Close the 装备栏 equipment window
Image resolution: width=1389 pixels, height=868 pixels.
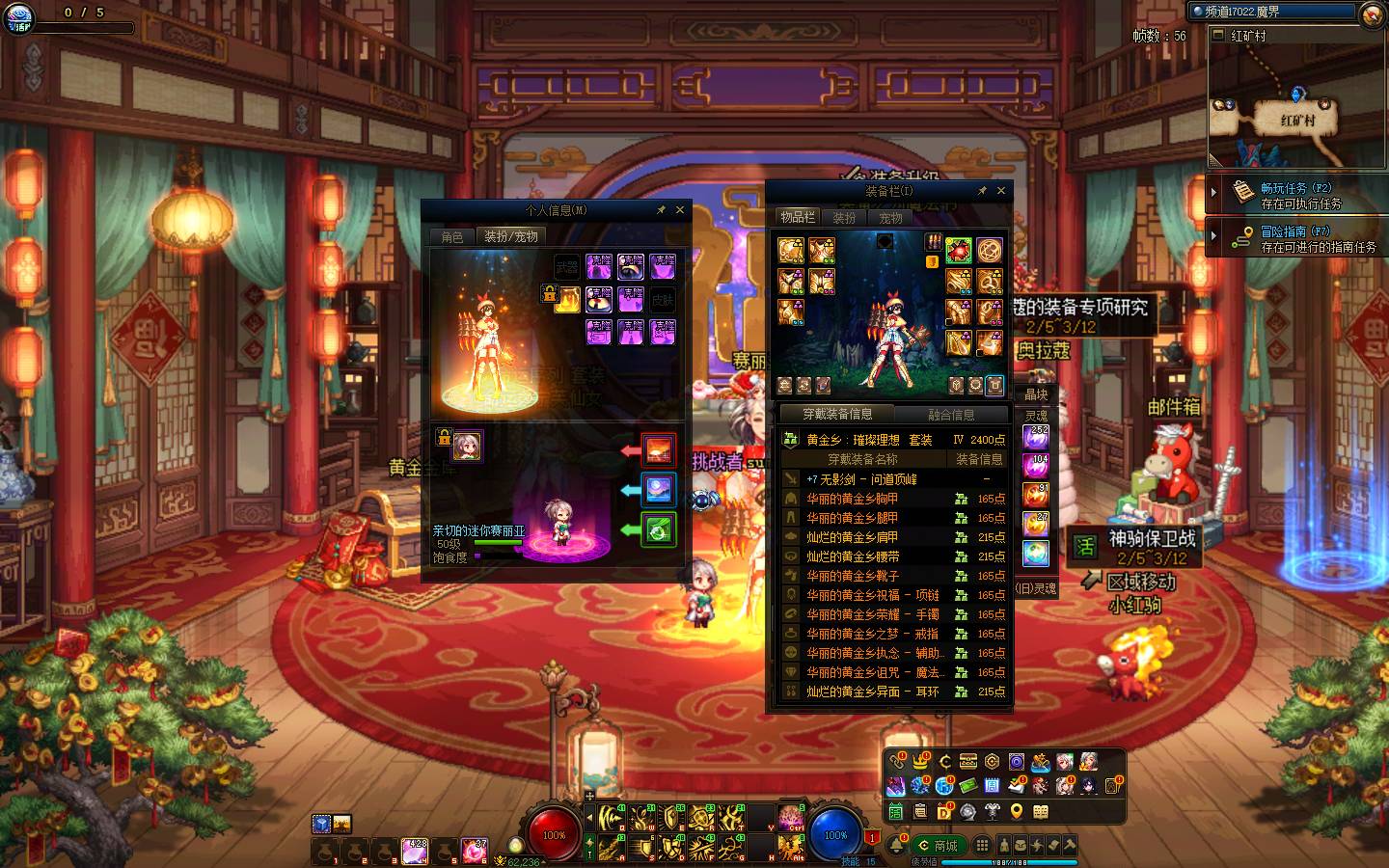pos(1001,191)
